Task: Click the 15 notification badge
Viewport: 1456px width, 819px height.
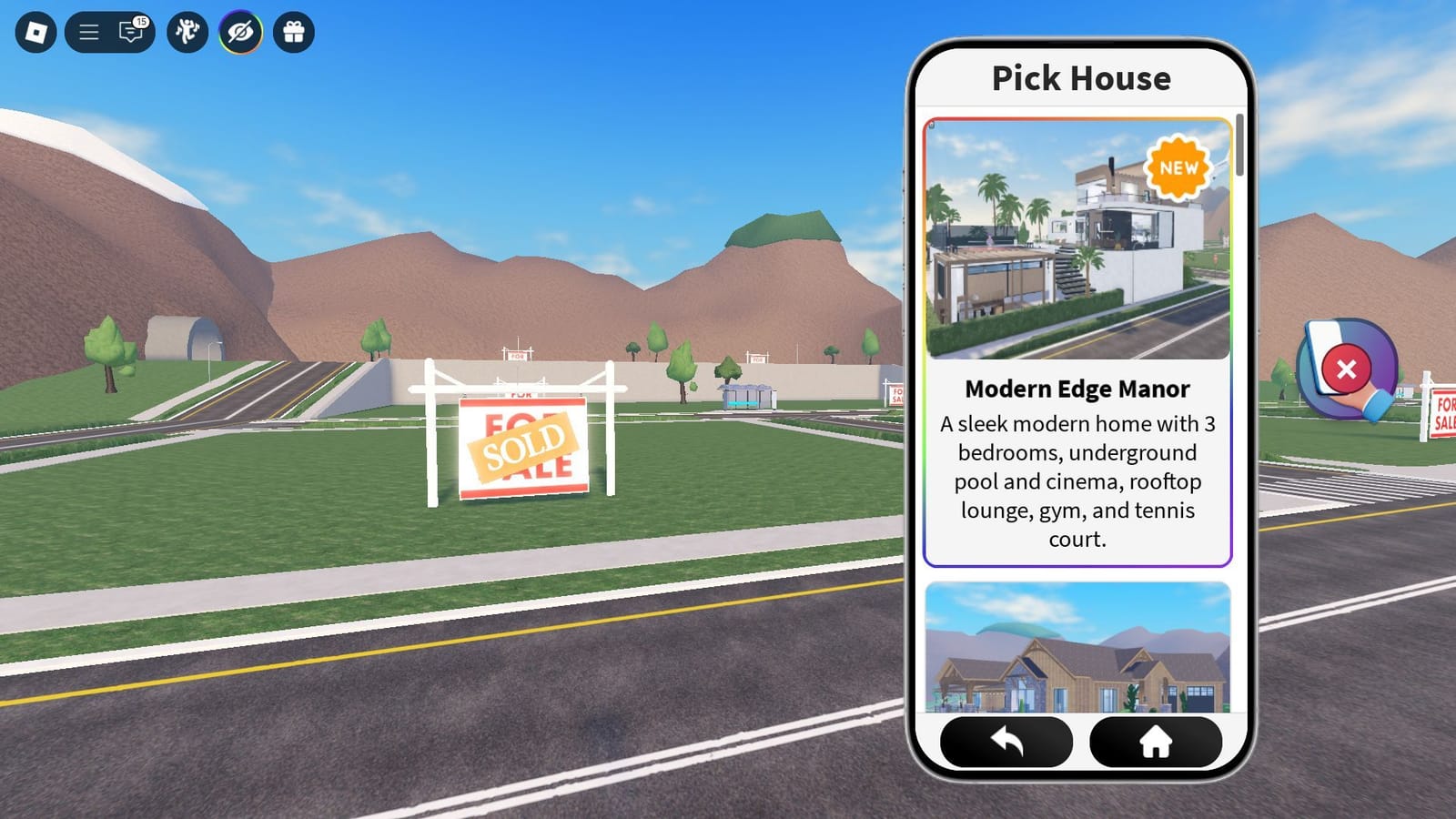Action: [142, 21]
